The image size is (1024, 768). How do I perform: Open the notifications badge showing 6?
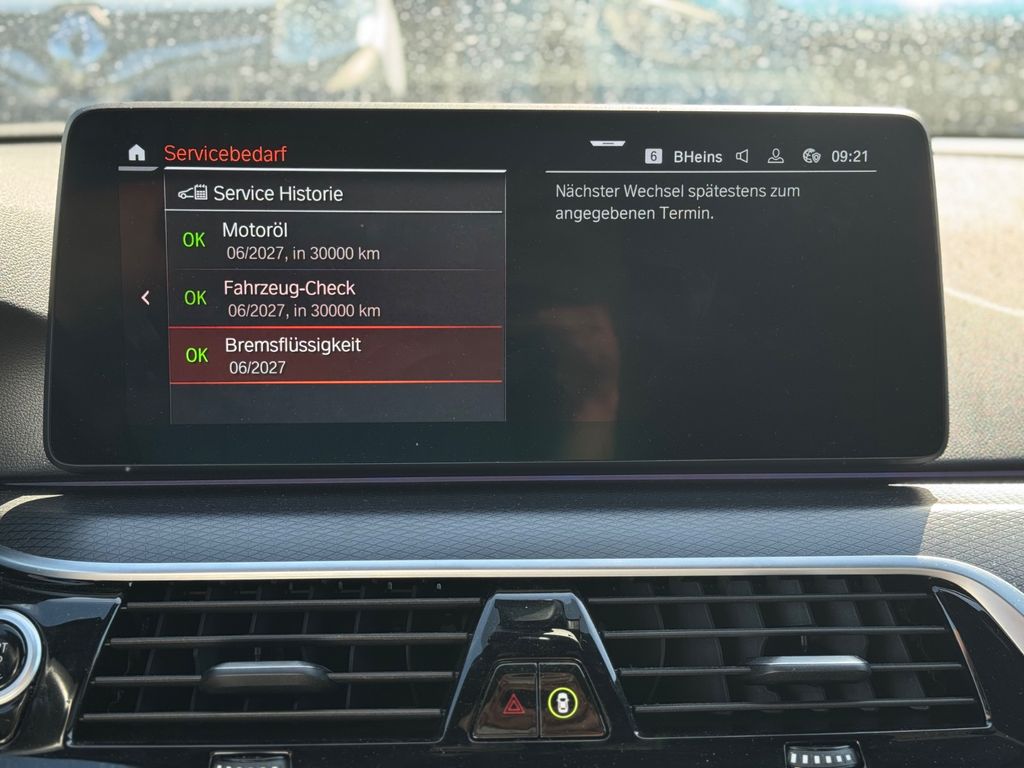(x=653, y=156)
